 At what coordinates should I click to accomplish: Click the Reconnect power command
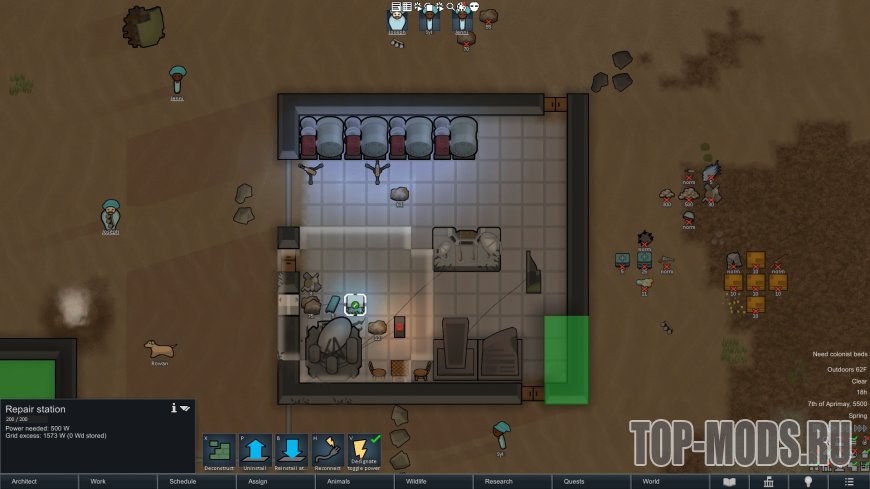tap(328, 452)
